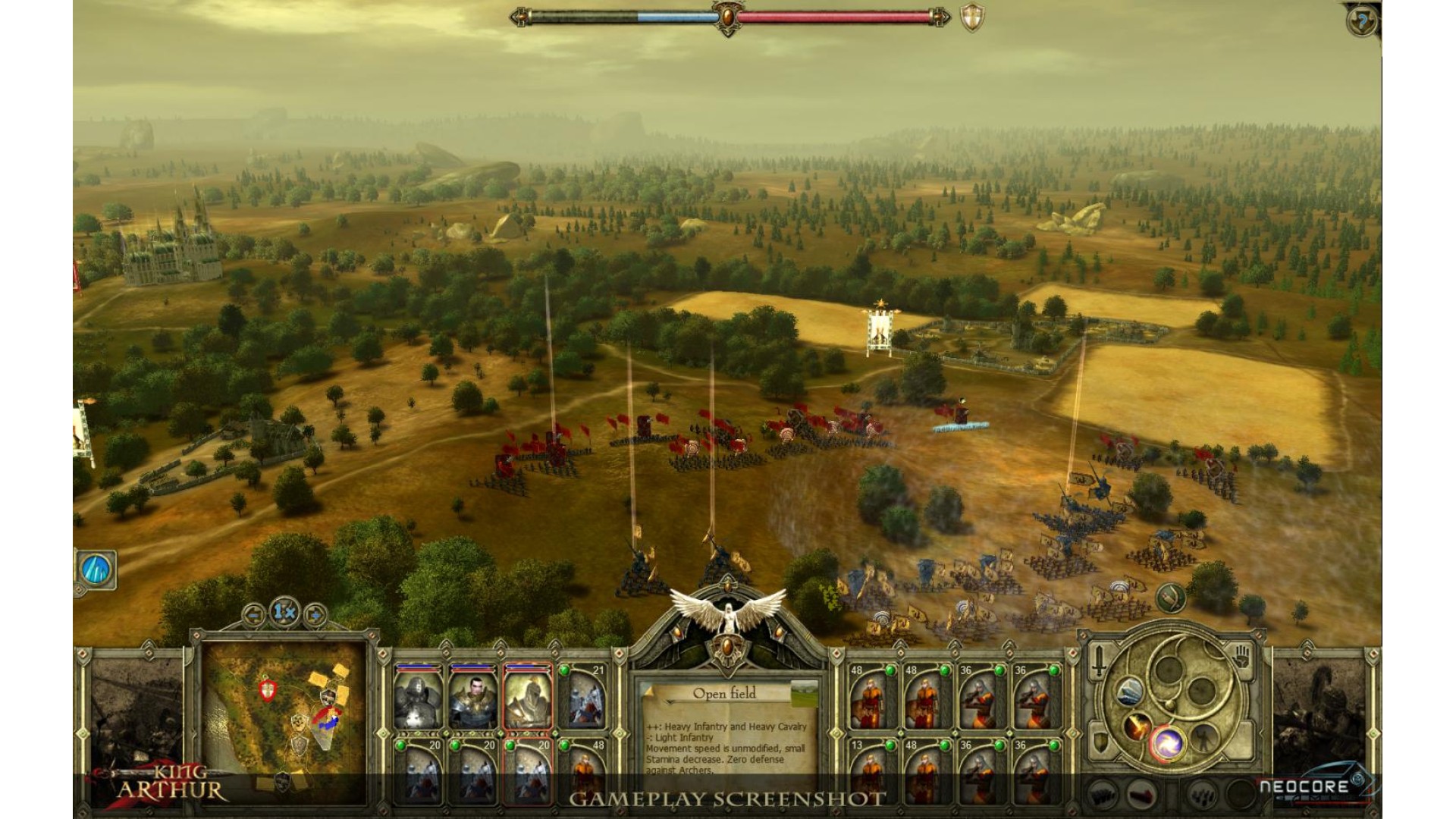
Task: Select the dark-haired knight hero portrait
Action: click(472, 698)
